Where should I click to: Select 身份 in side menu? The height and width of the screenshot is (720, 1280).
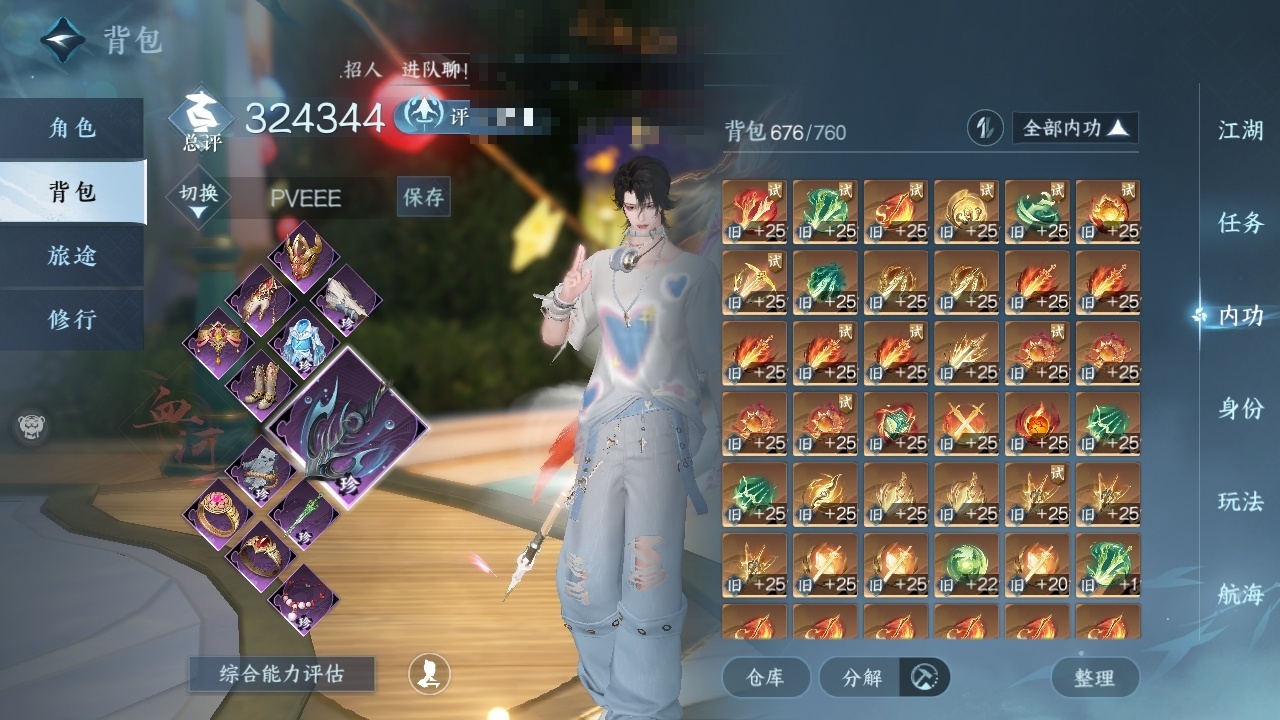click(x=1240, y=408)
